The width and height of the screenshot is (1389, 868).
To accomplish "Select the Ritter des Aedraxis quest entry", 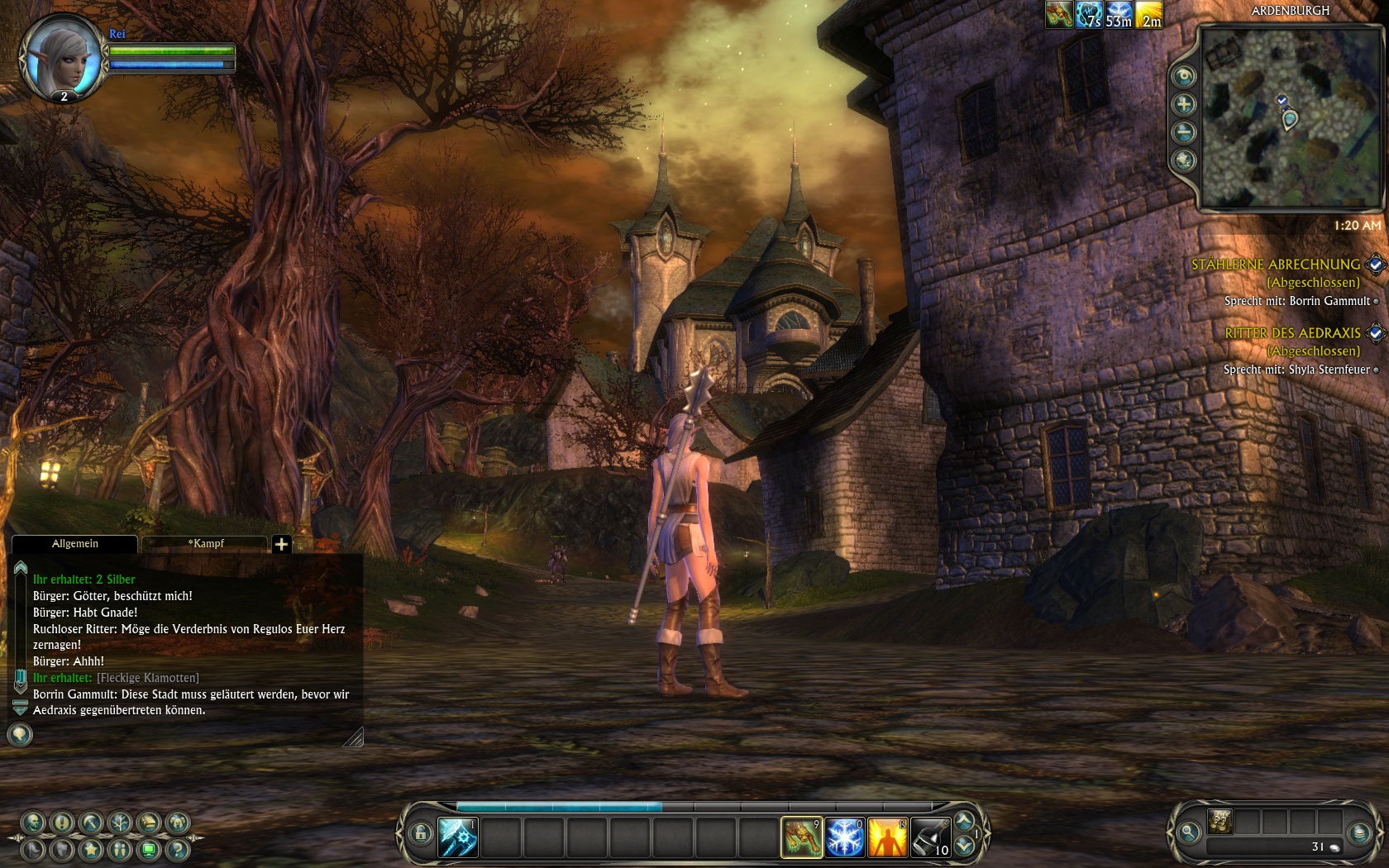I will click(1292, 333).
